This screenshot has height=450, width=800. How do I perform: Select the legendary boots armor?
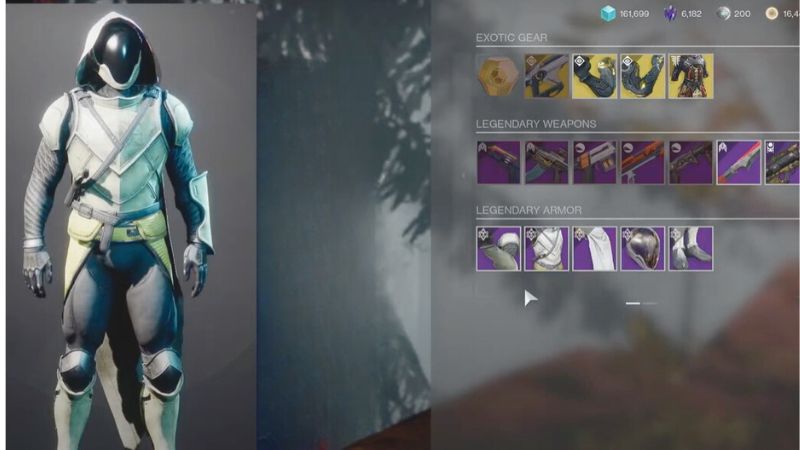tap(691, 248)
